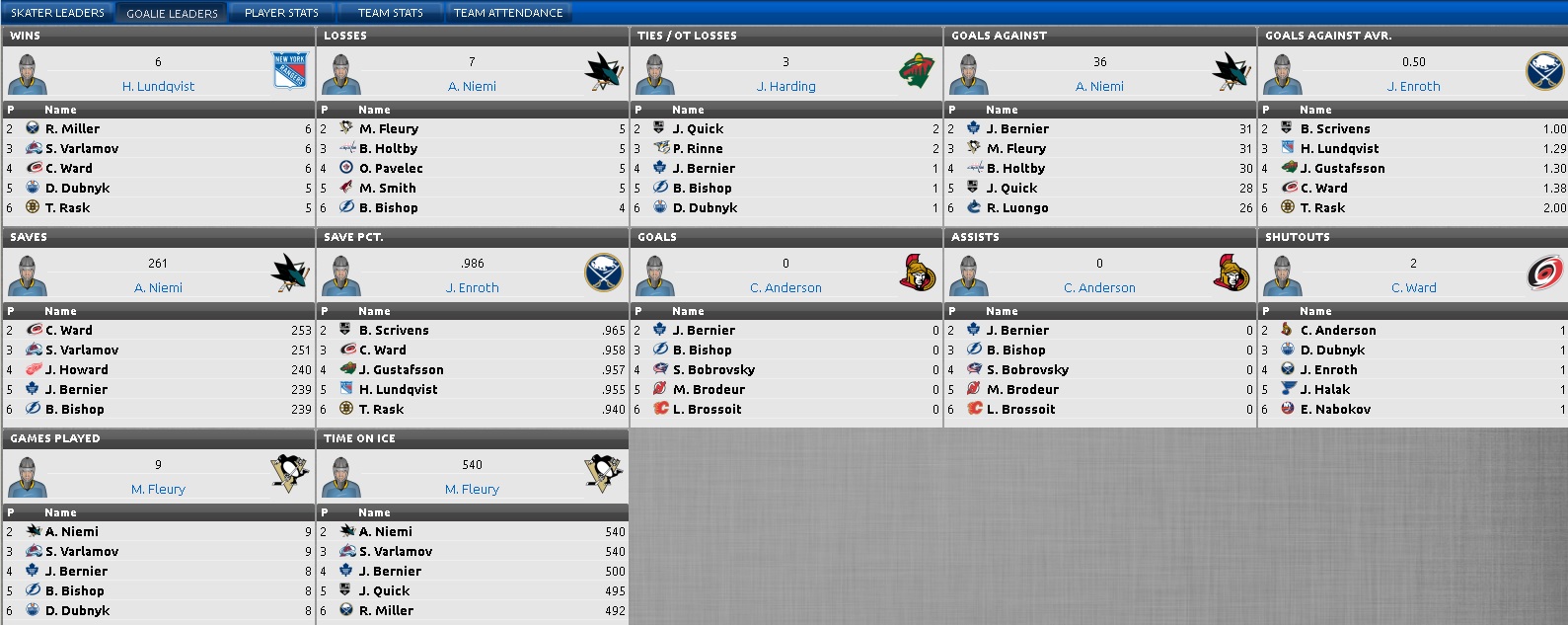Viewport: 1568px width, 625px height.
Task: Open H. Lundqvist's profile in the Wins panel
Action: [x=158, y=87]
